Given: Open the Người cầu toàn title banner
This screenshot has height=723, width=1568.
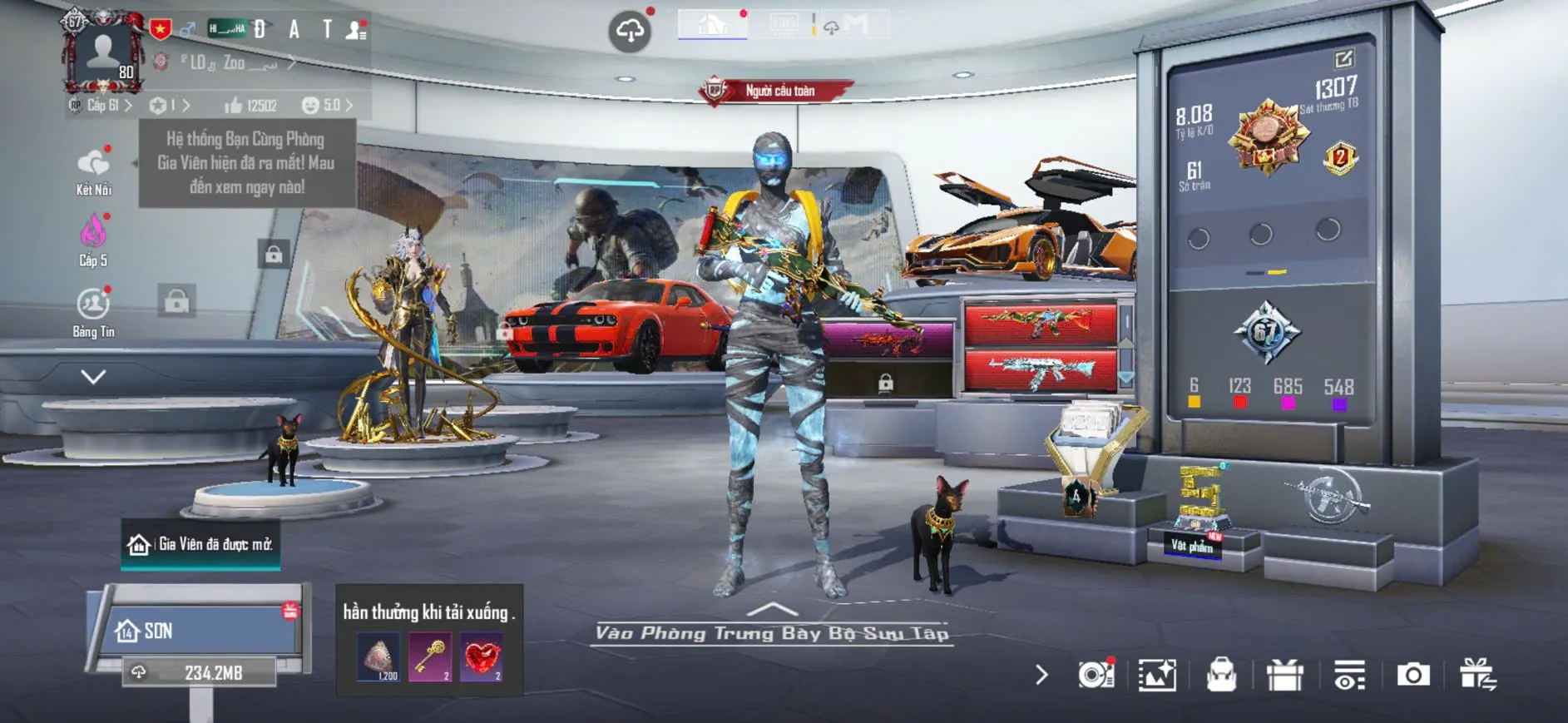Looking at the screenshot, I should (777, 91).
